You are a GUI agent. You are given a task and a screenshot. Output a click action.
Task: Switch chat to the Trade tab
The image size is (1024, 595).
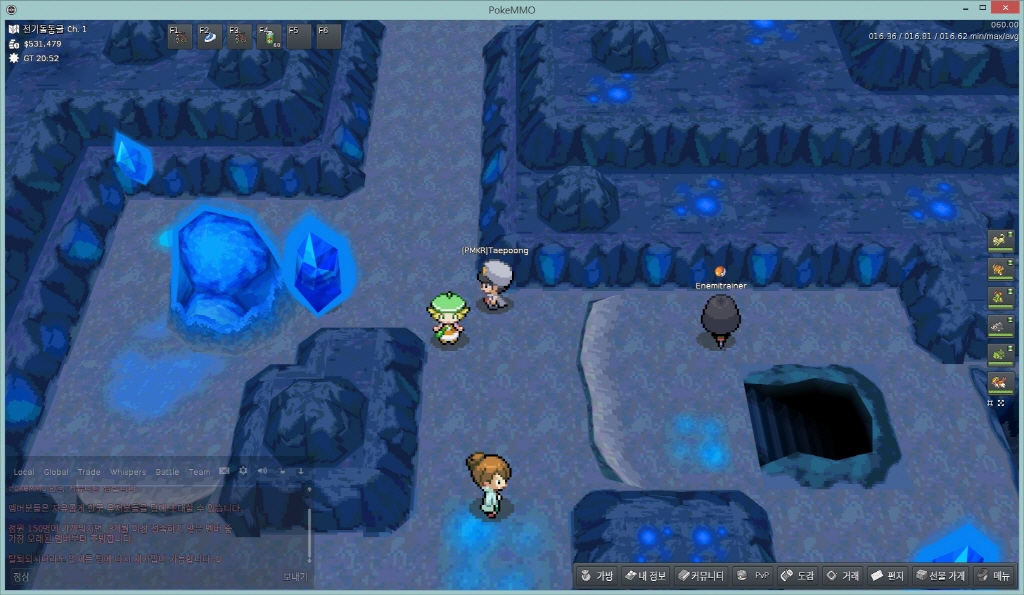click(89, 472)
